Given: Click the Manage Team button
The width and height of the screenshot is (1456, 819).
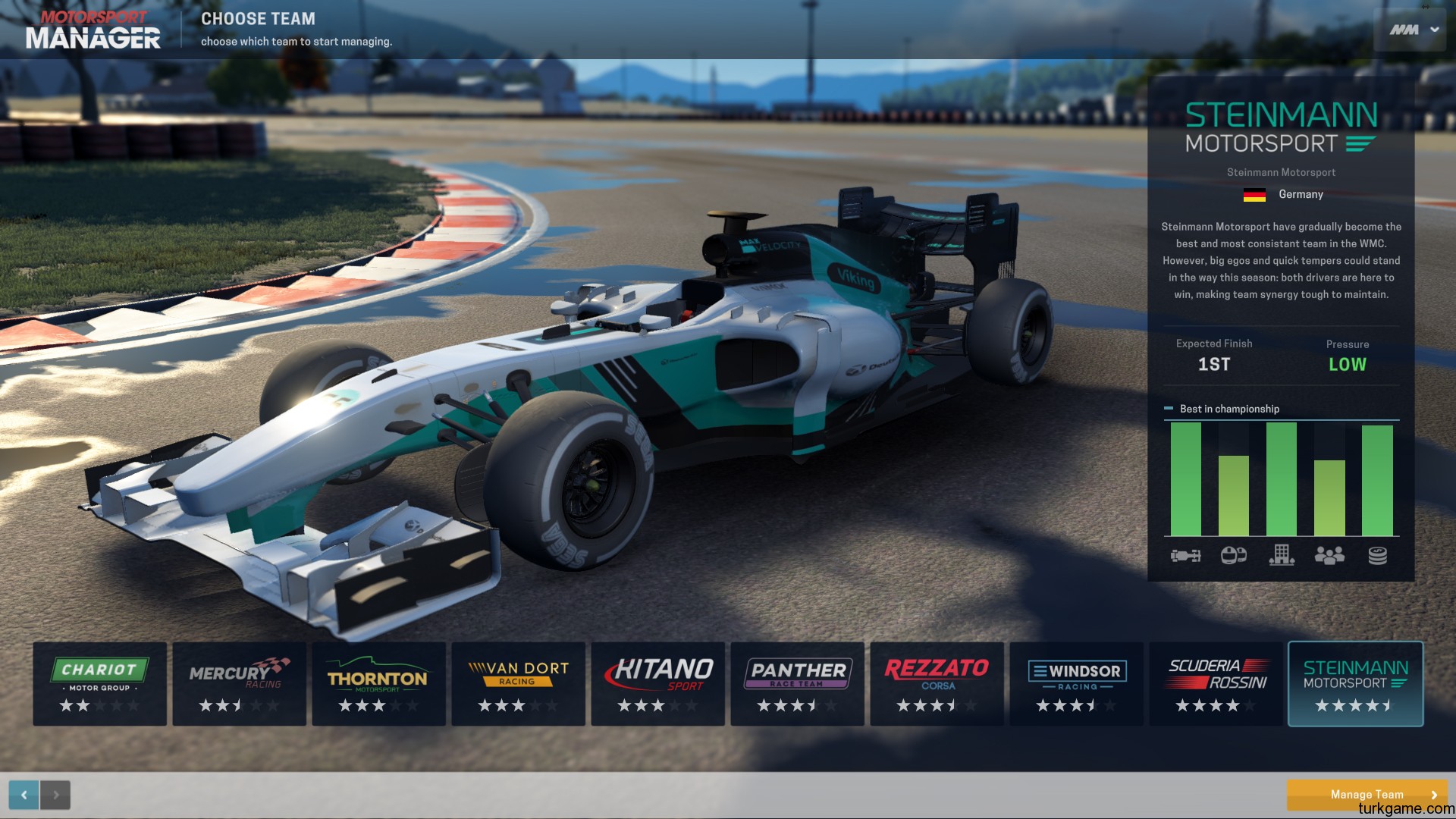Looking at the screenshot, I should [x=1367, y=794].
